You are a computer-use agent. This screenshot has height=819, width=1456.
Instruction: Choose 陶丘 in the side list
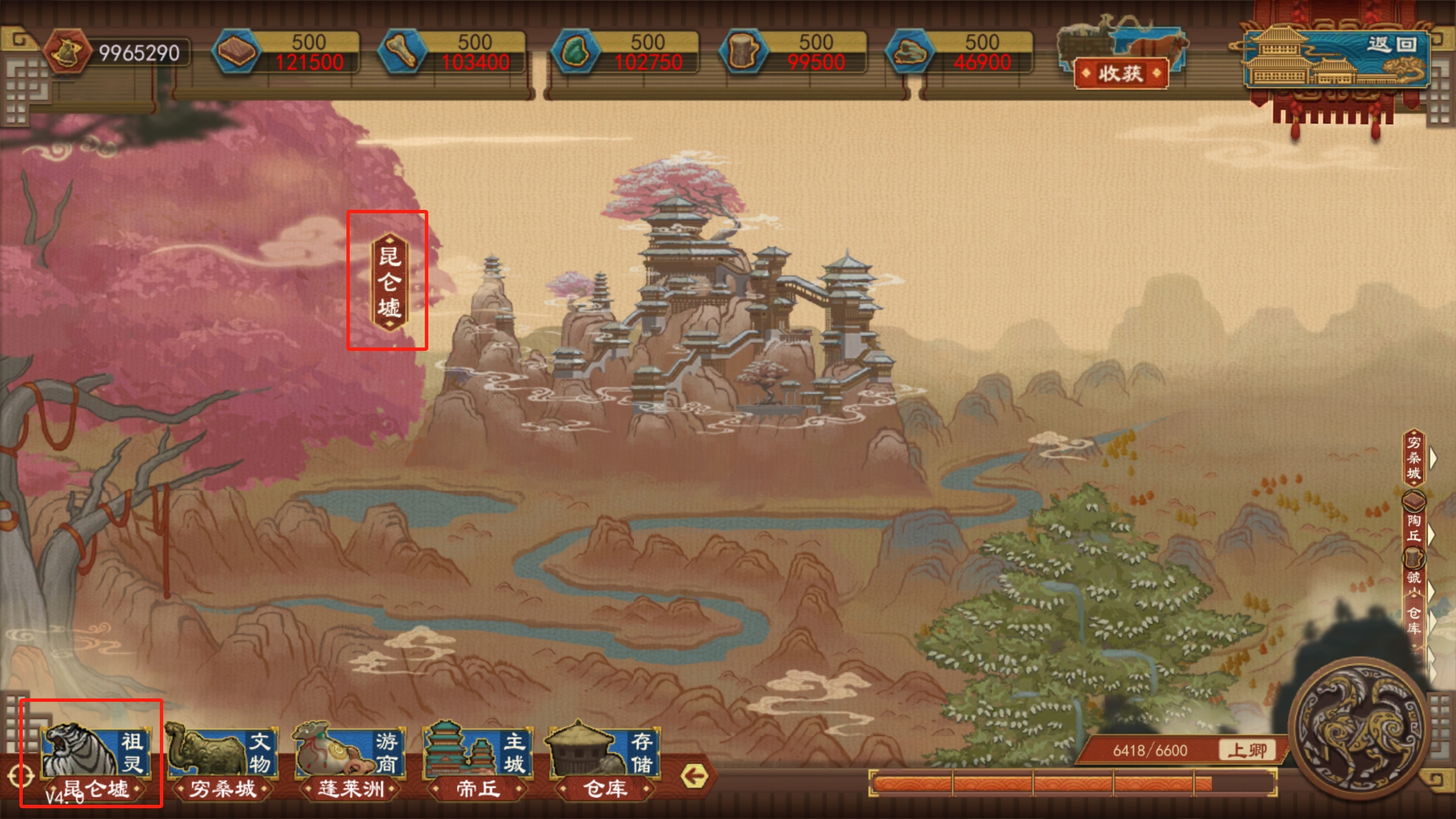(x=1414, y=528)
